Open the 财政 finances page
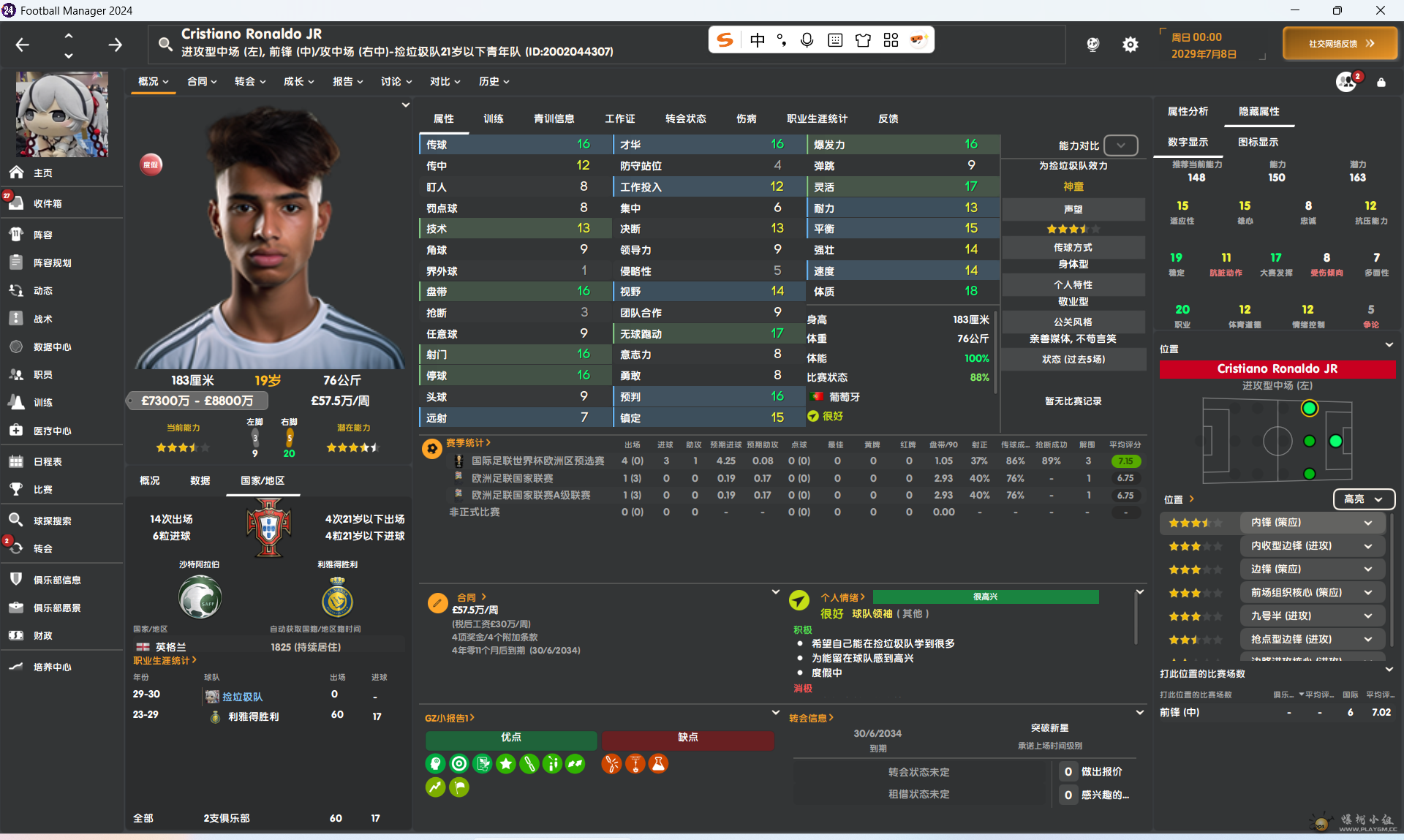This screenshot has width=1404, height=840. pos(42,636)
